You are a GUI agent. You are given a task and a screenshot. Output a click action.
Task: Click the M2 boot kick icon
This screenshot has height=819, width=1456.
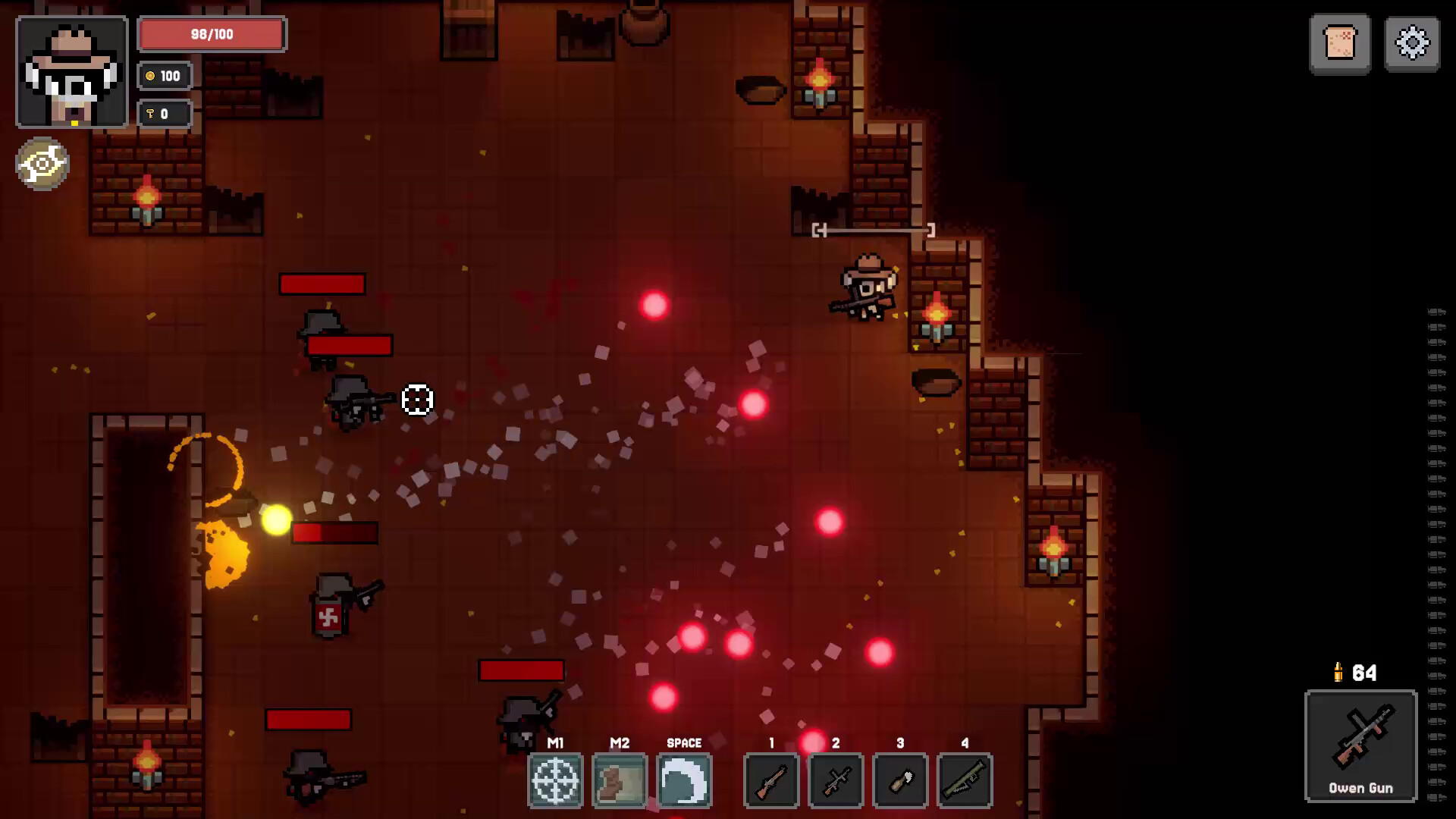click(620, 781)
